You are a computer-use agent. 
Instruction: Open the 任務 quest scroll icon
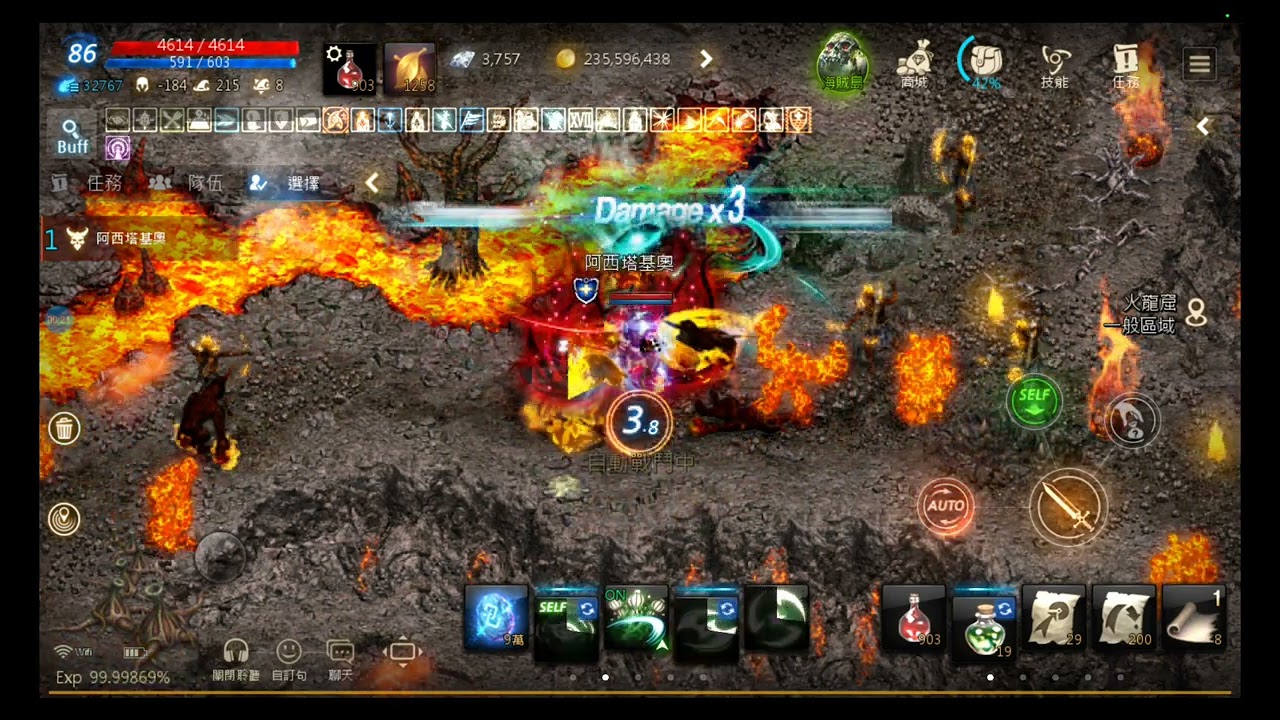coord(1126,64)
